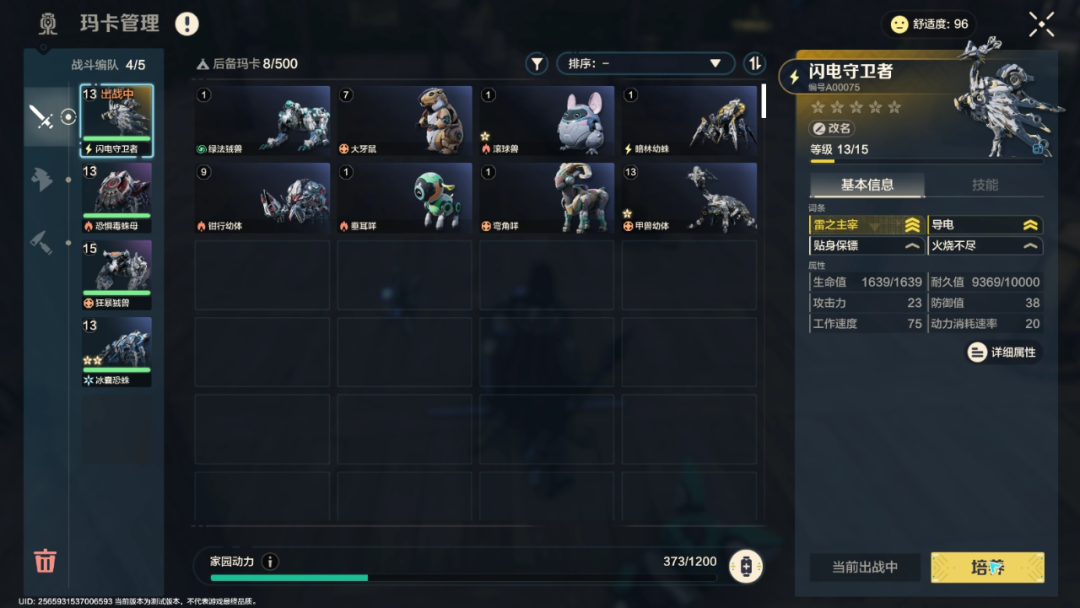Pick the 暗林幼蛛 reserve card

pos(689,121)
